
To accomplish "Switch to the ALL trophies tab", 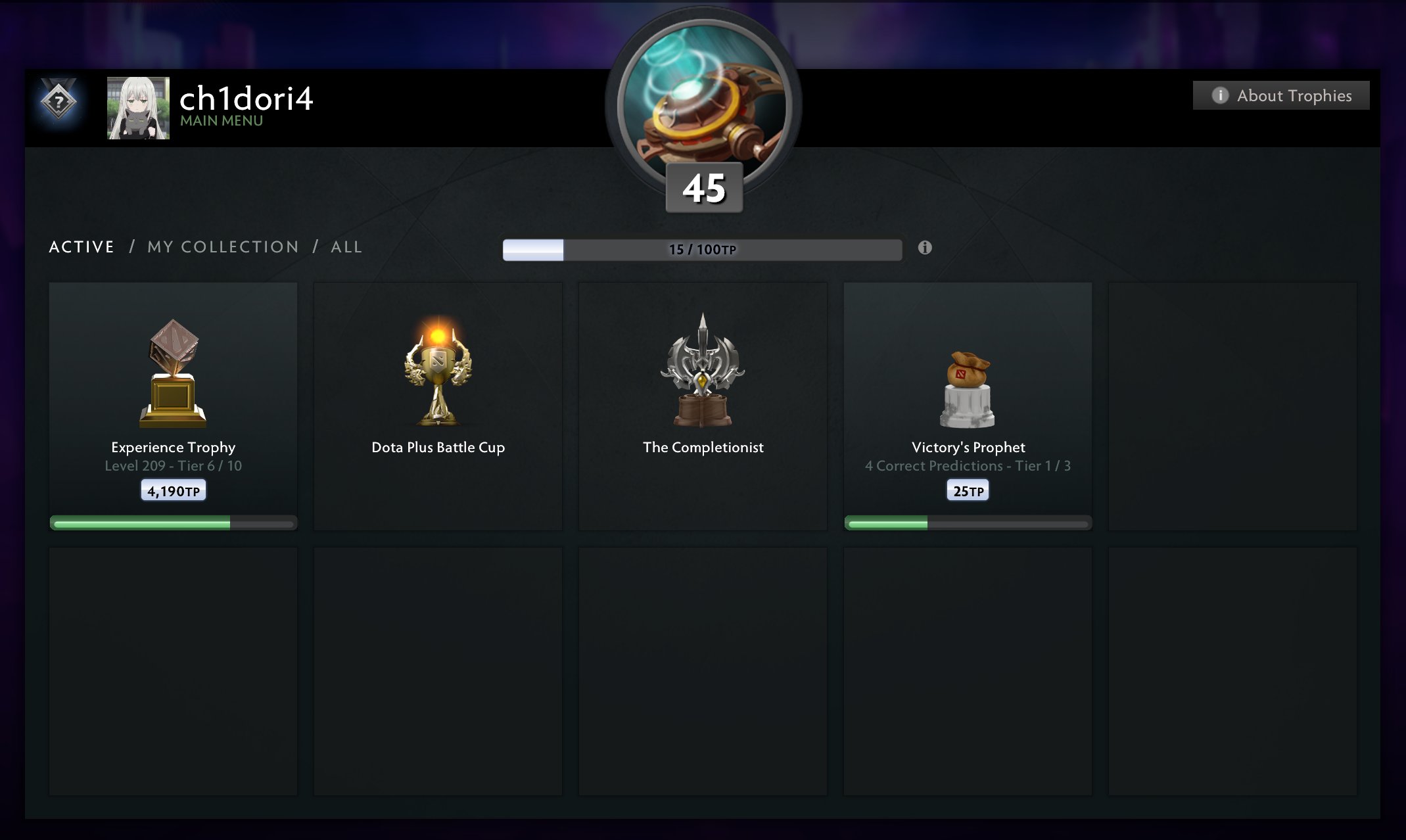I will click(346, 246).
